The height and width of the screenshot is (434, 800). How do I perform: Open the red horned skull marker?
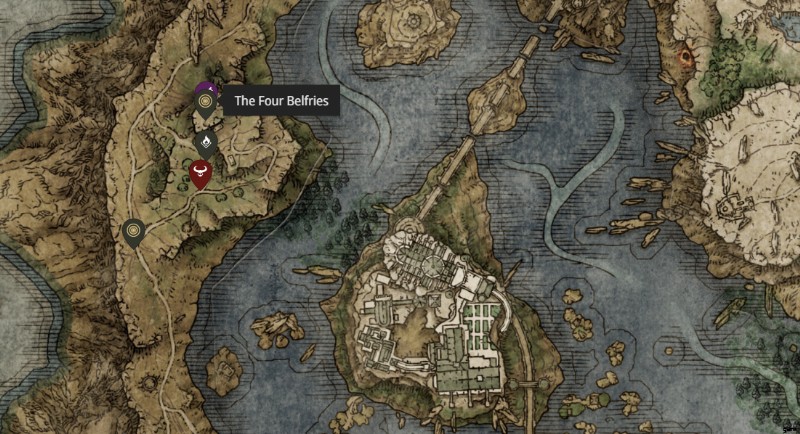(x=201, y=175)
